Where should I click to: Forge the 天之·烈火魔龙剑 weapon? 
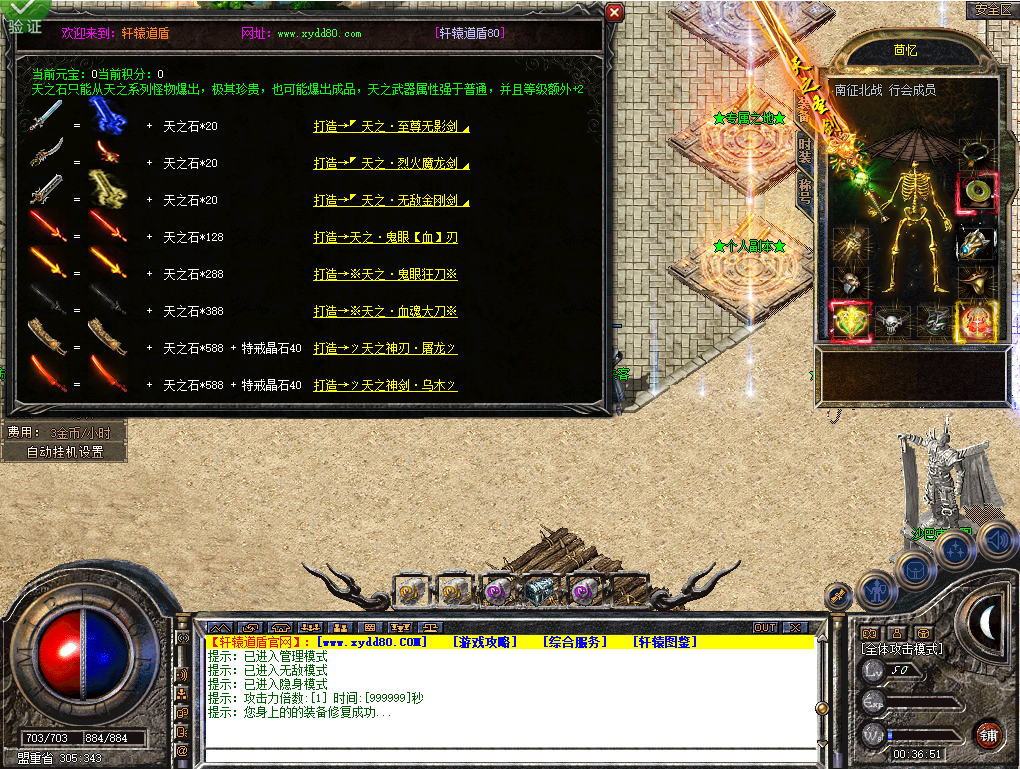click(386, 163)
